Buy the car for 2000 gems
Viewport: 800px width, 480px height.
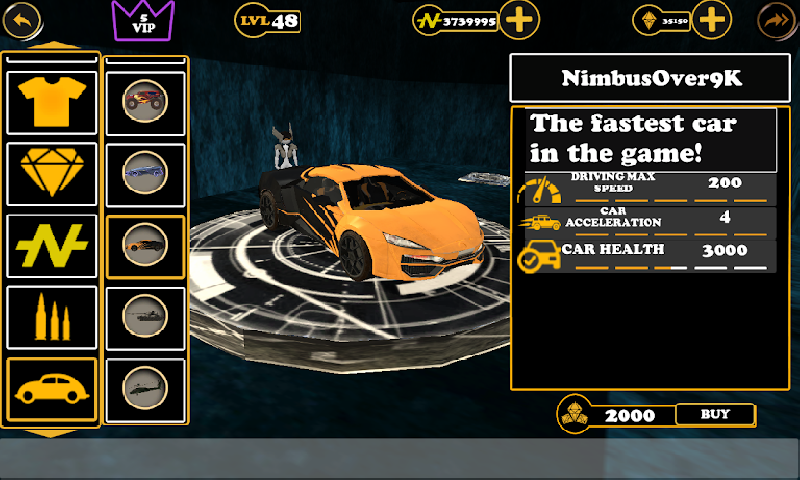click(x=715, y=414)
